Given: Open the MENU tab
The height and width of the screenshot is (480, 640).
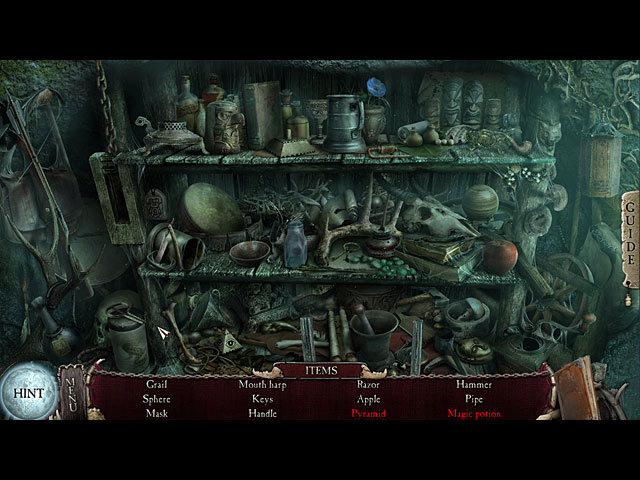Looking at the screenshot, I should 71,390.
